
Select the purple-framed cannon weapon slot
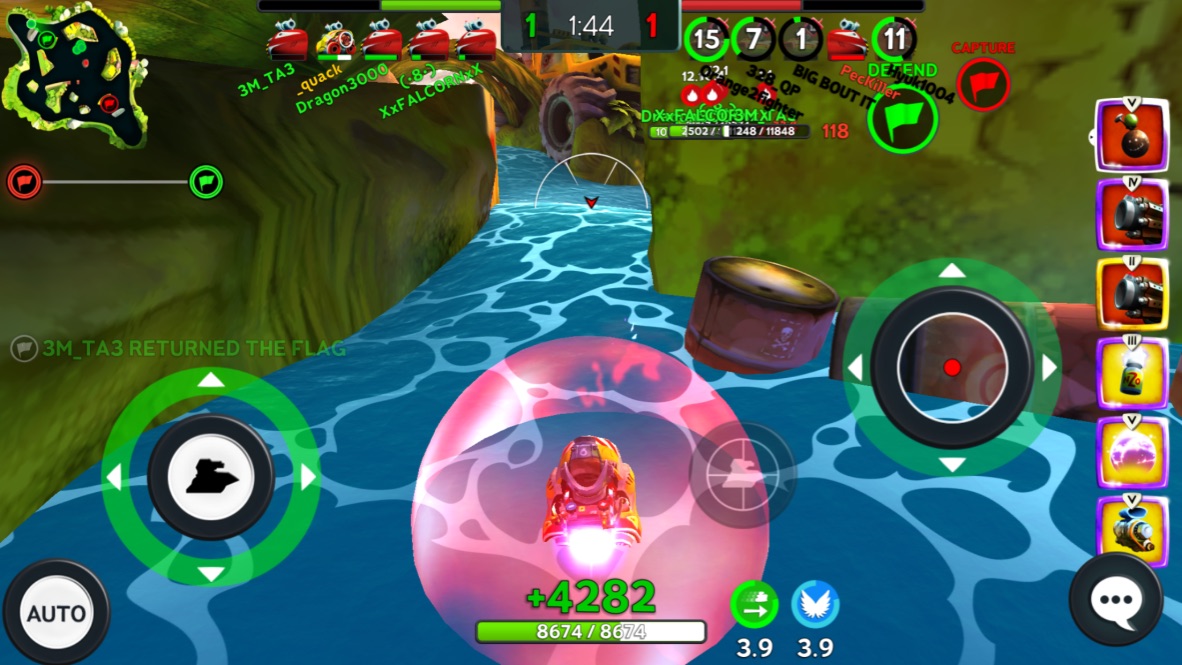pos(1132,215)
